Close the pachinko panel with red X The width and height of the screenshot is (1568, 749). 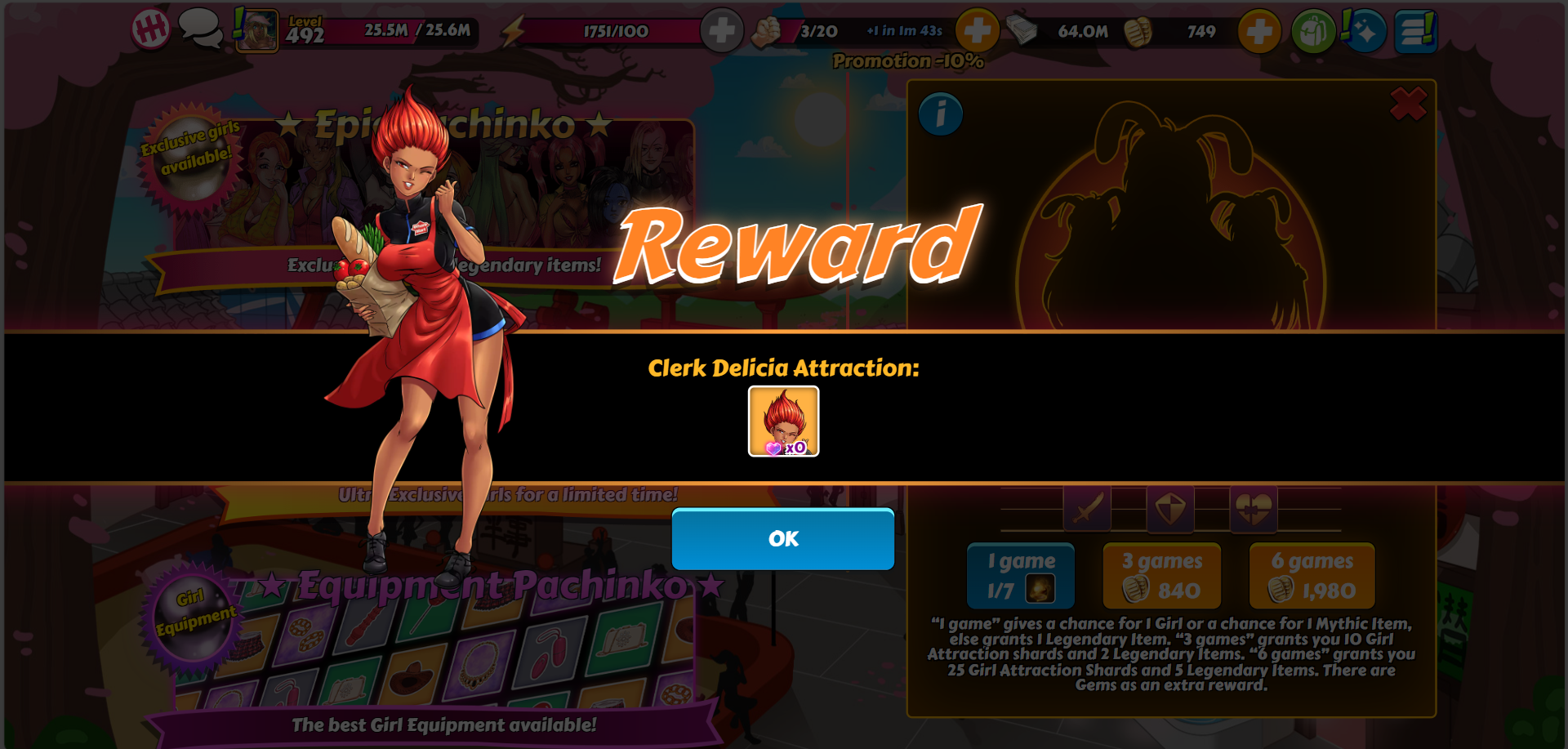[x=1408, y=104]
